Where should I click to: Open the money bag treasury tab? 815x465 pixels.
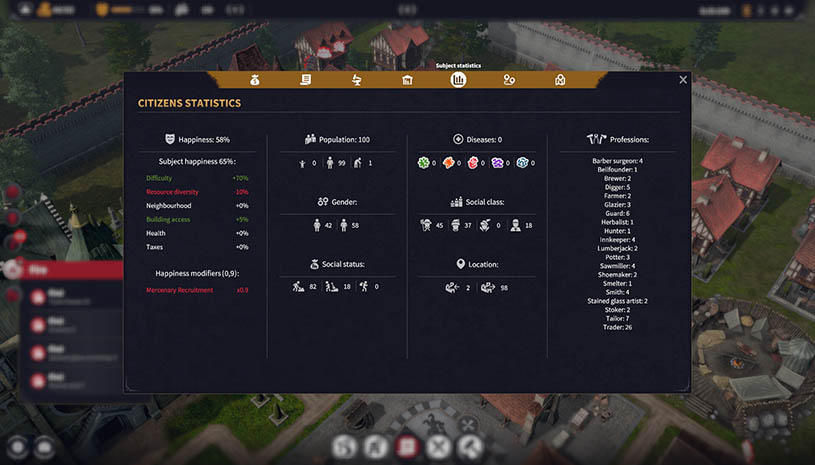point(255,80)
